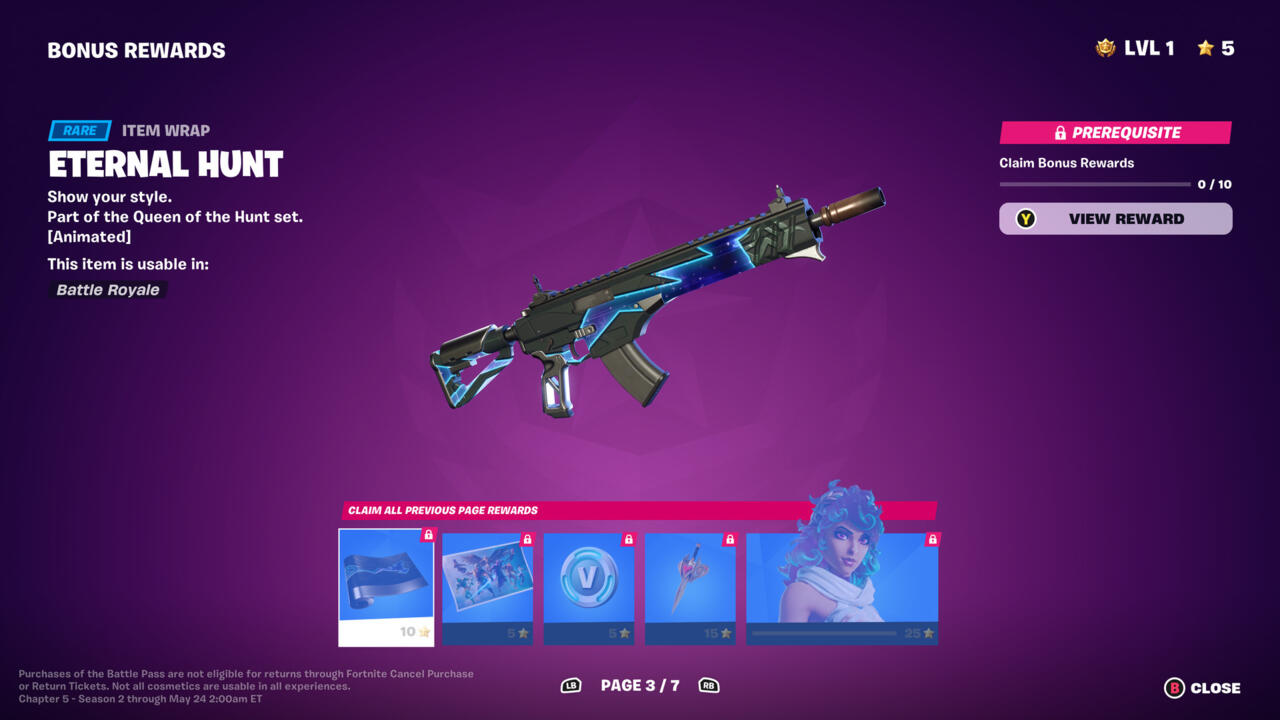Select the Eternal Hunt wrap reward tile
The width and height of the screenshot is (1280, 720).
click(386, 586)
